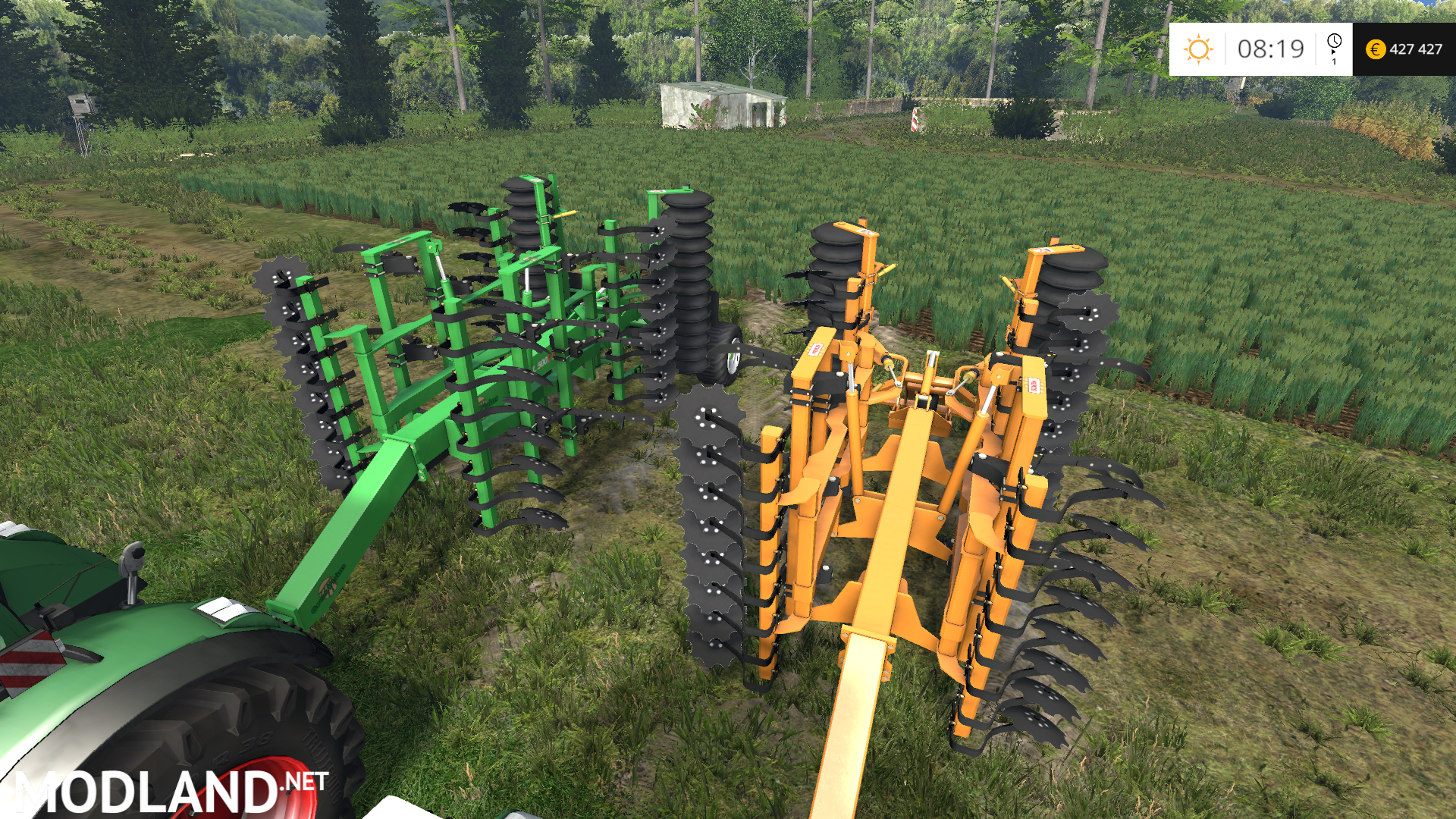
Task: Click the yellow euro coin icon
Action: (1377, 49)
